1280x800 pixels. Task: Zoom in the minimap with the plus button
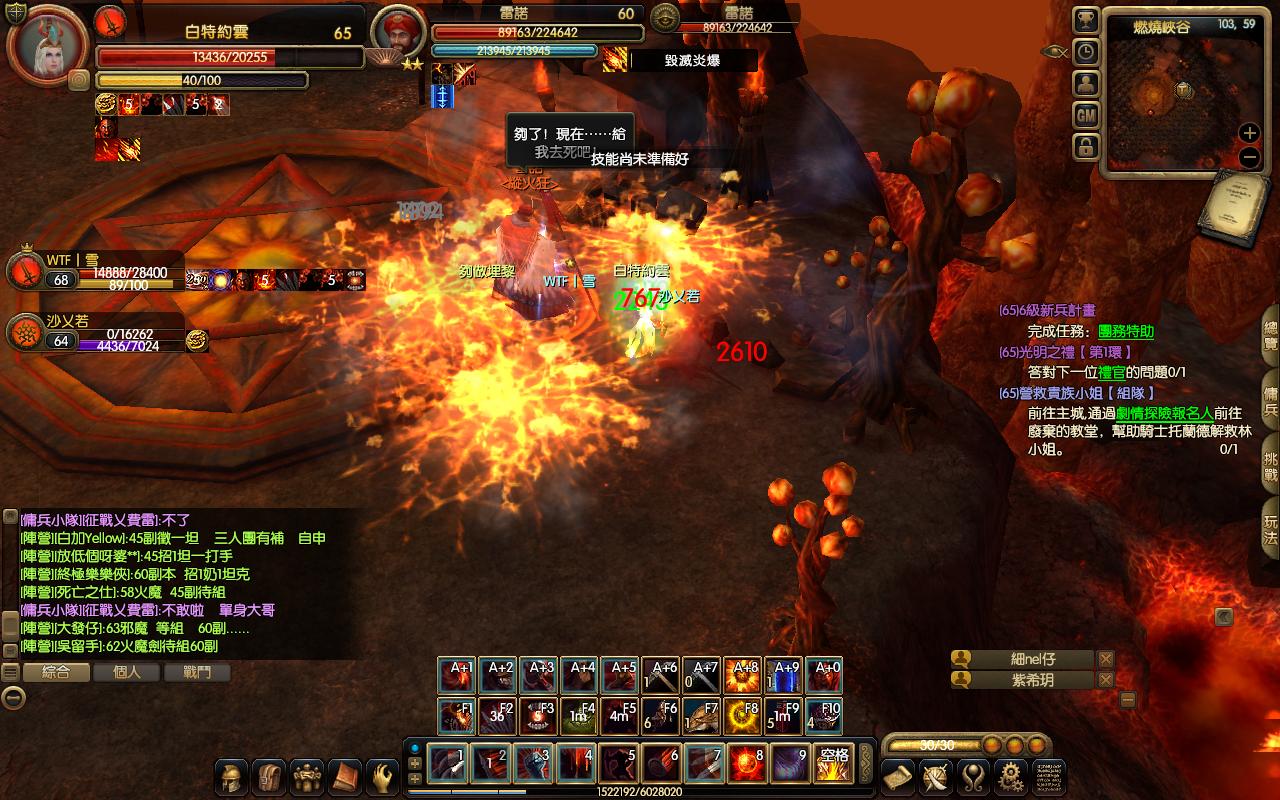1249,132
